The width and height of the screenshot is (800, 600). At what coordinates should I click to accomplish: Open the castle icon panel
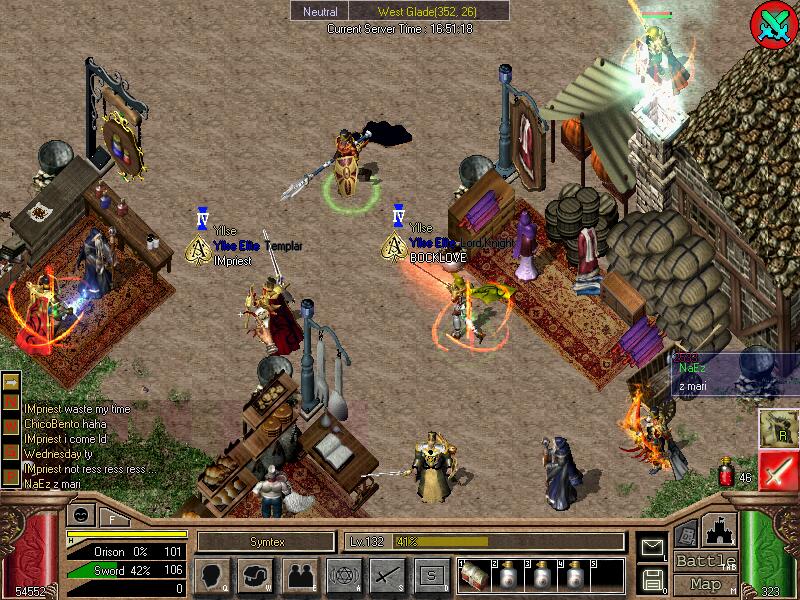pos(721,529)
